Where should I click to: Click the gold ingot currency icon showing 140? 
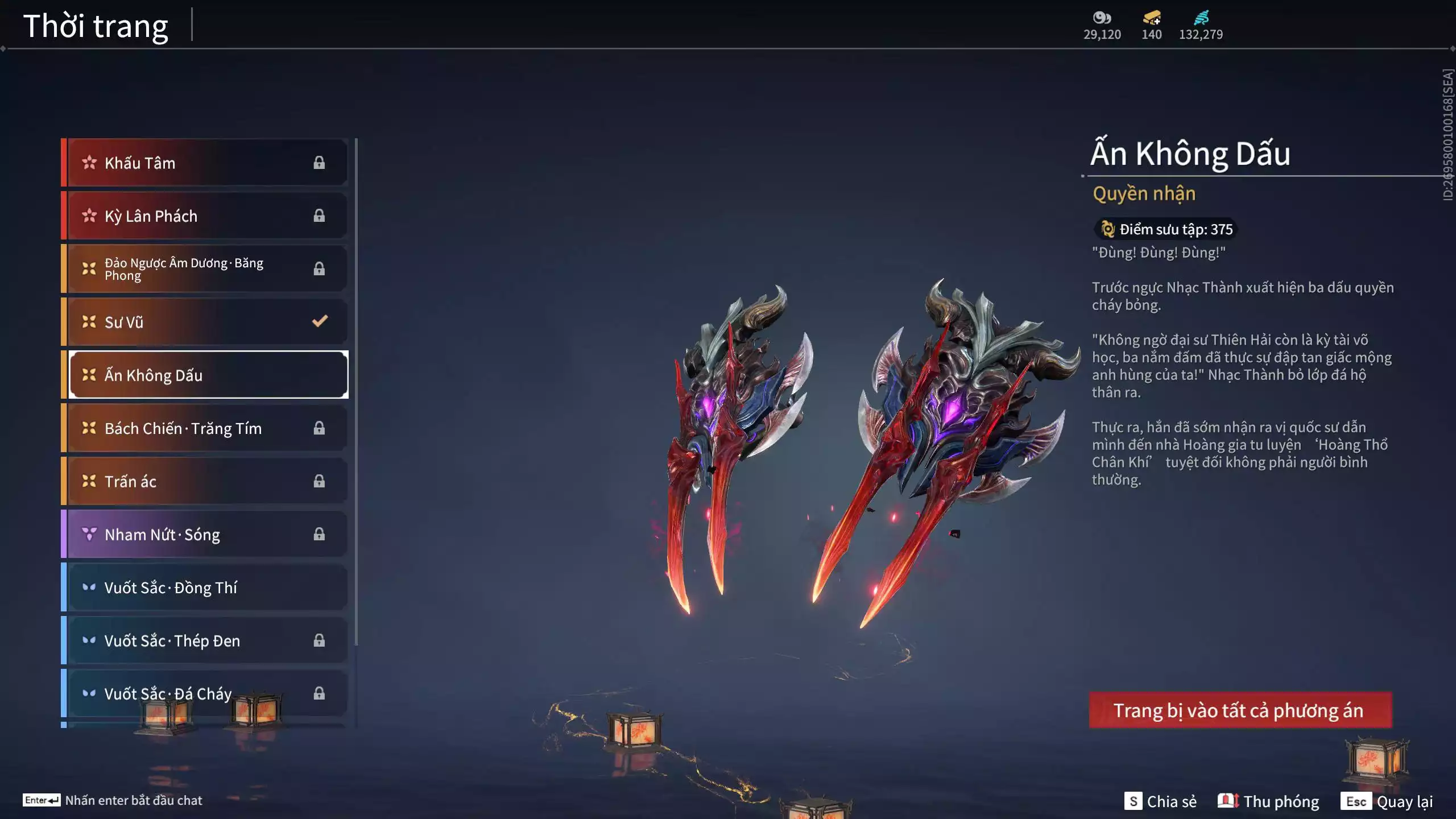[1150, 18]
